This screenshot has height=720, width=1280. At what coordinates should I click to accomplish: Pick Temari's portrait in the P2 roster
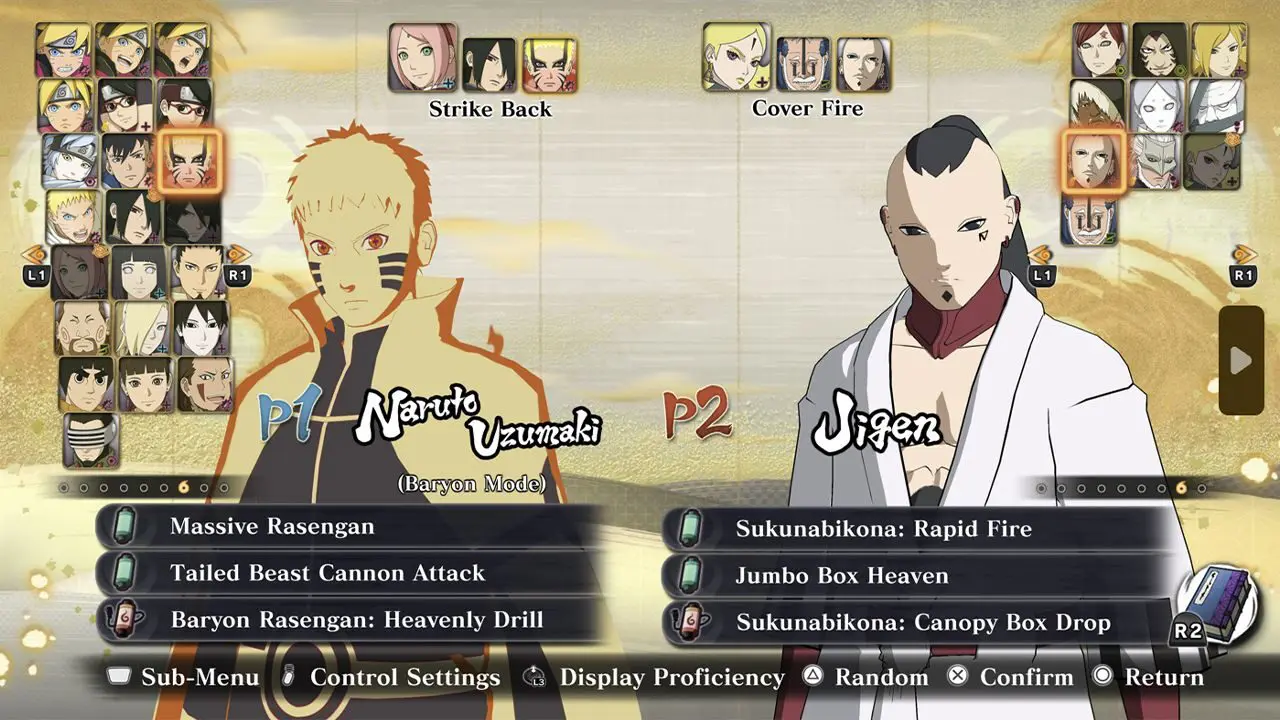(x=1218, y=49)
